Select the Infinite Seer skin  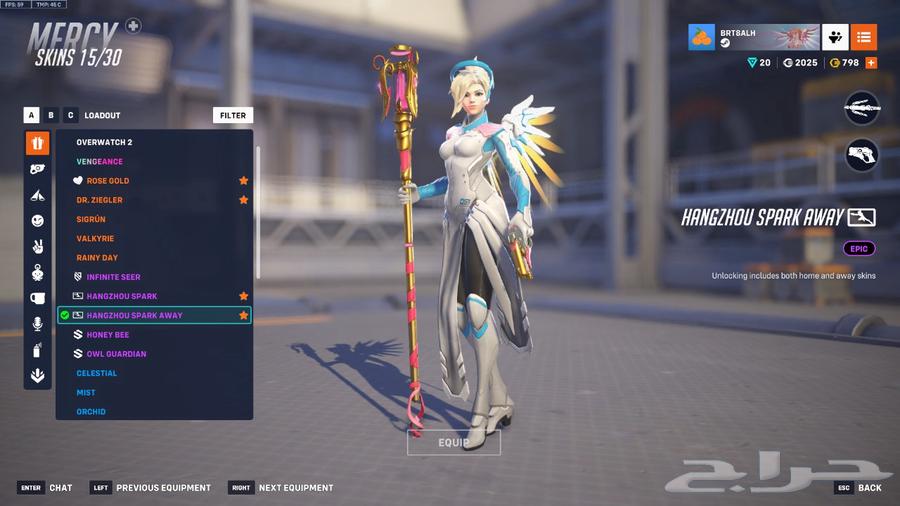click(x=115, y=277)
